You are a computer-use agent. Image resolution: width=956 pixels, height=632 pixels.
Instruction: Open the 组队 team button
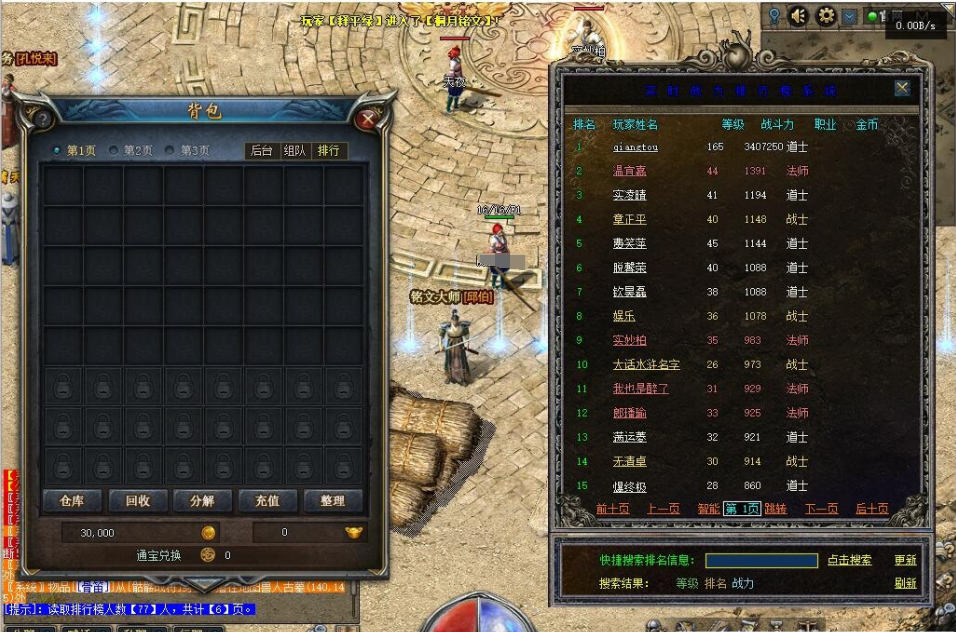point(295,151)
